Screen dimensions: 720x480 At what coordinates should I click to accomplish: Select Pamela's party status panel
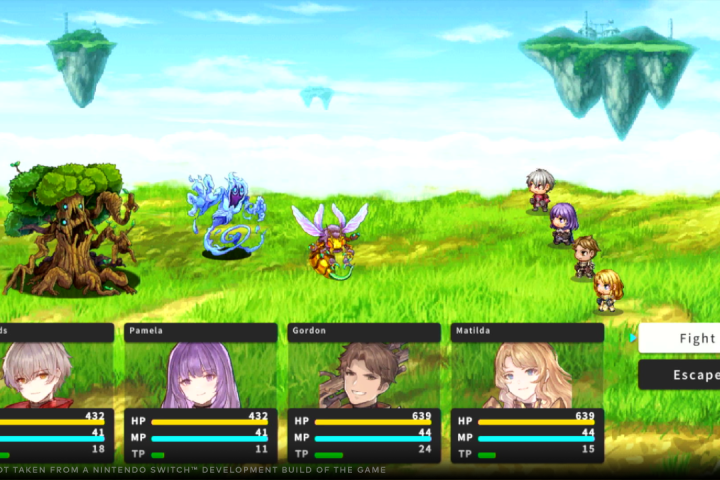(x=201, y=393)
